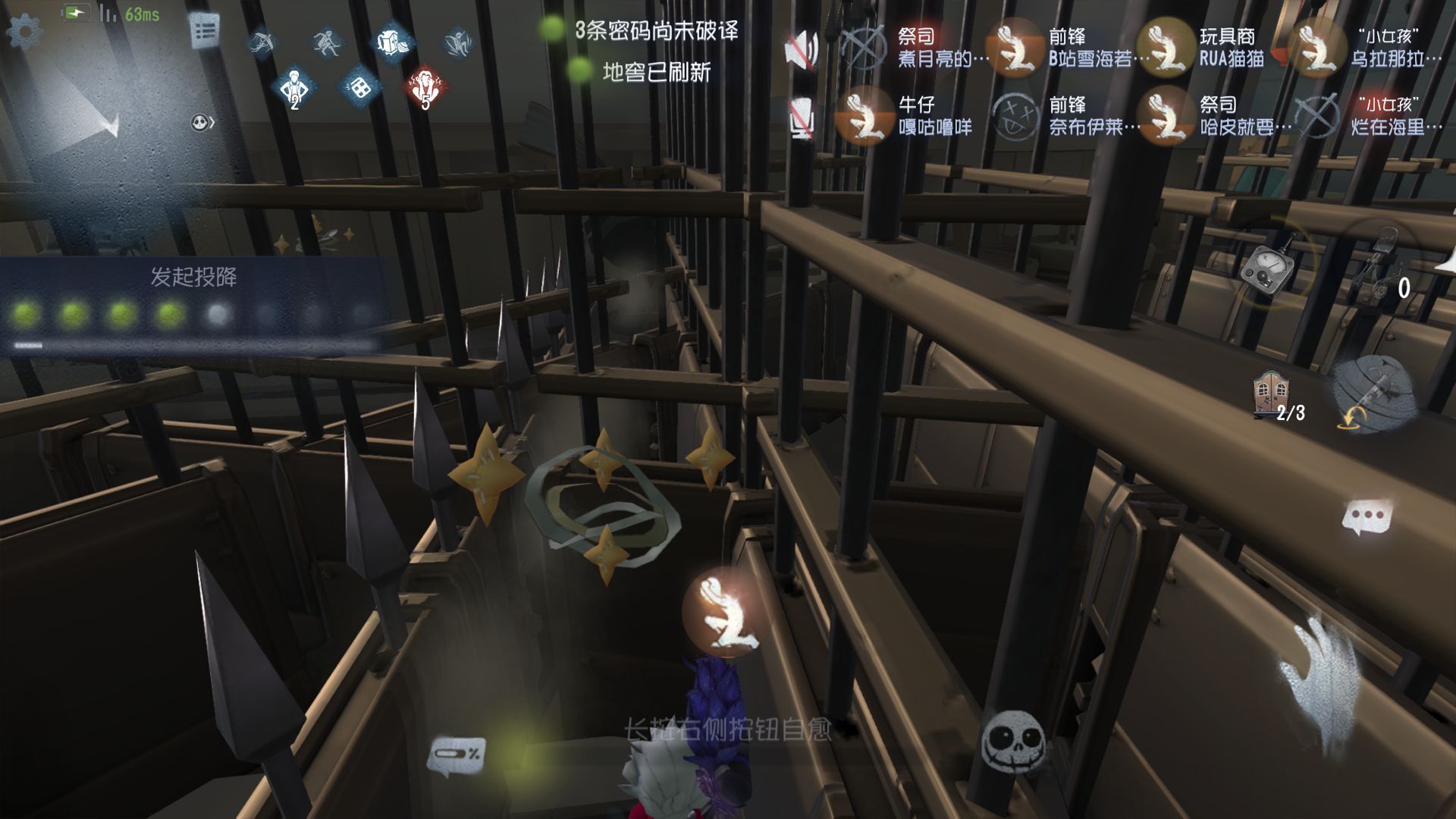Toggle the muted speaker icon

pos(802,50)
